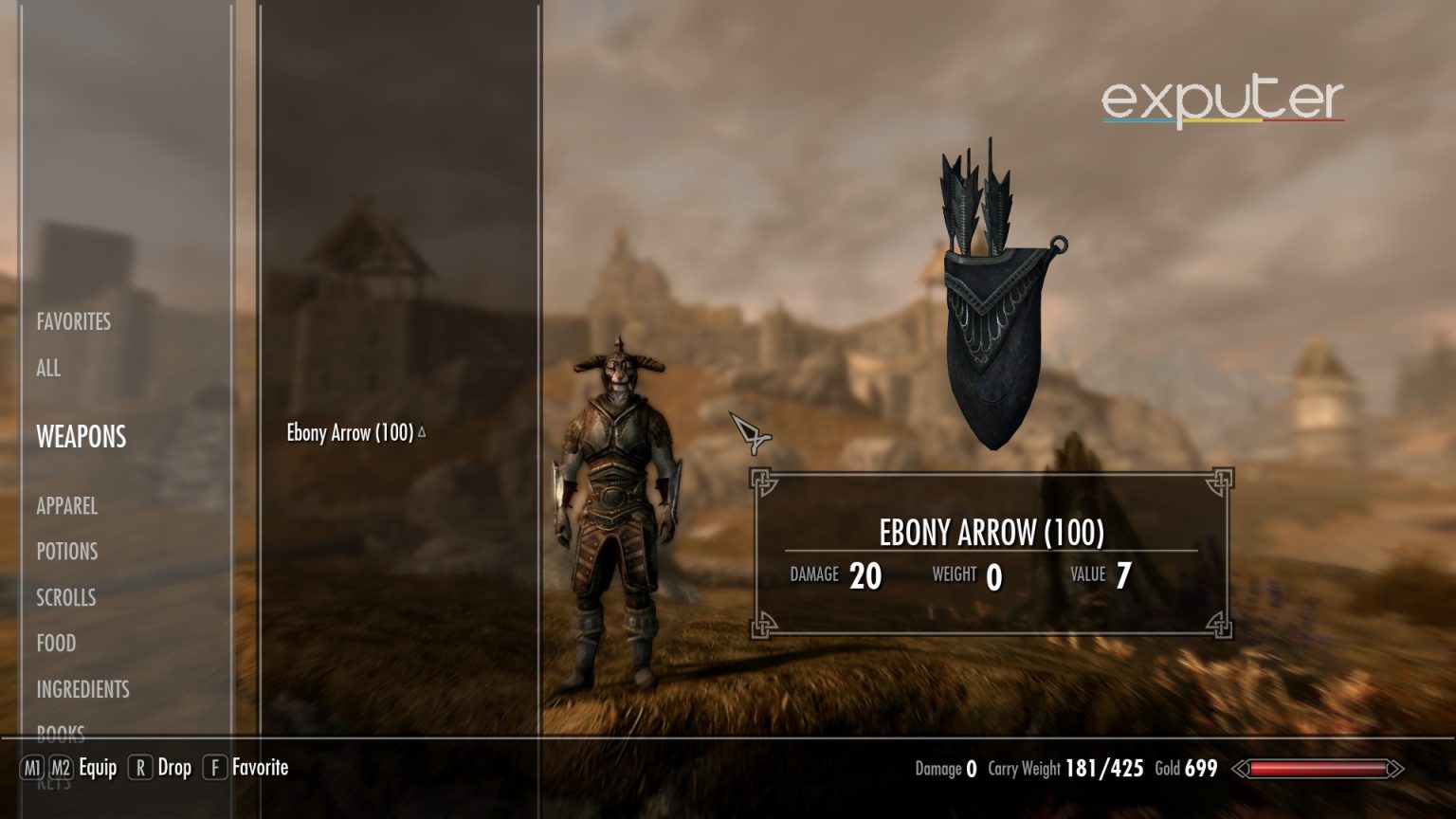Open the POTIONS category
The height and width of the screenshot is (819, 1456).
65,552
